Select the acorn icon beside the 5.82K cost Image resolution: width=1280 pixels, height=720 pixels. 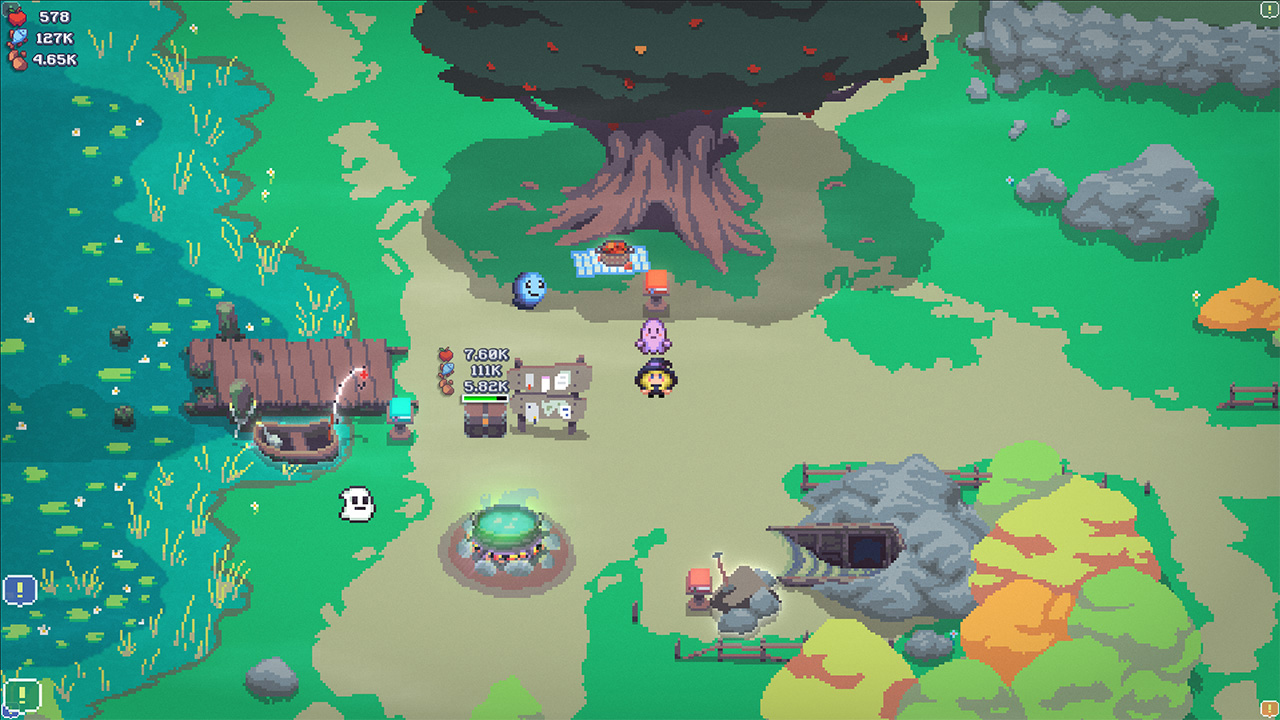point(446,388)
